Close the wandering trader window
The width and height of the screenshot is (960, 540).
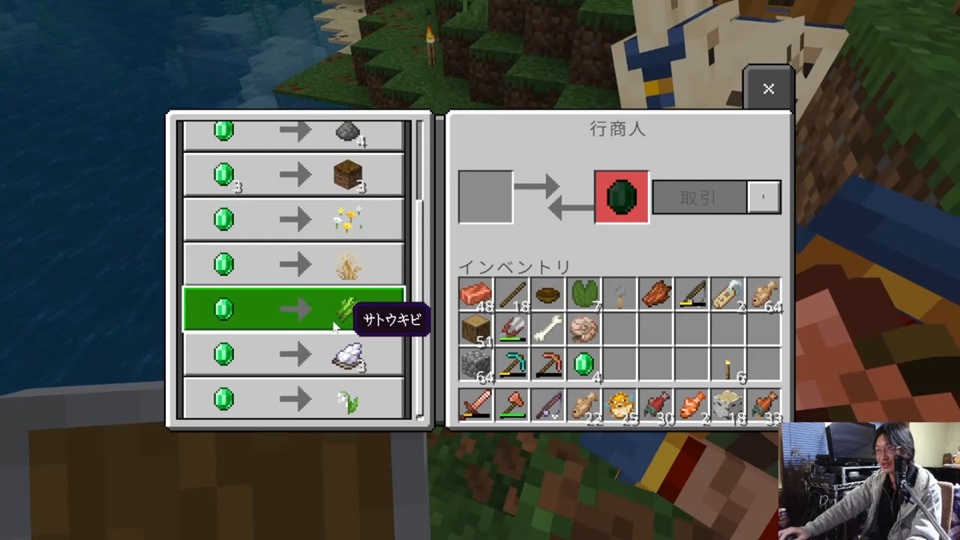[768, 89]
